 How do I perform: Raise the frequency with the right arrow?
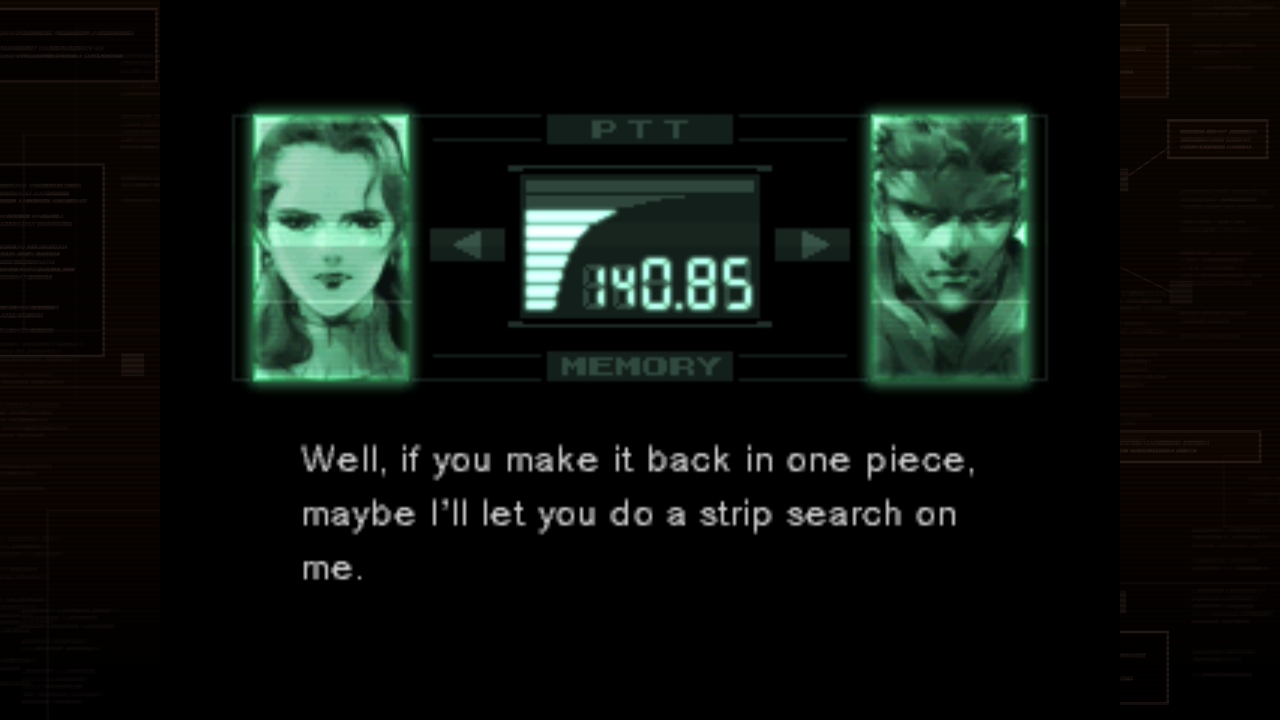pos(812,245)
